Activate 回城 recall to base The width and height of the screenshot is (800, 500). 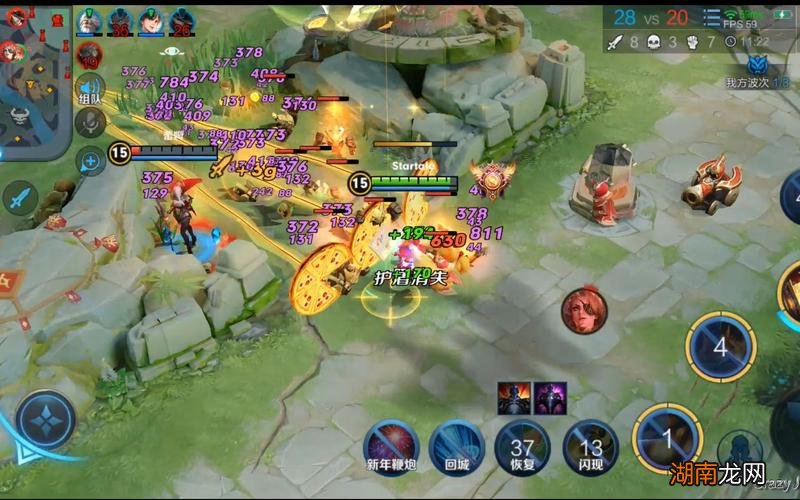click(456, 441)
